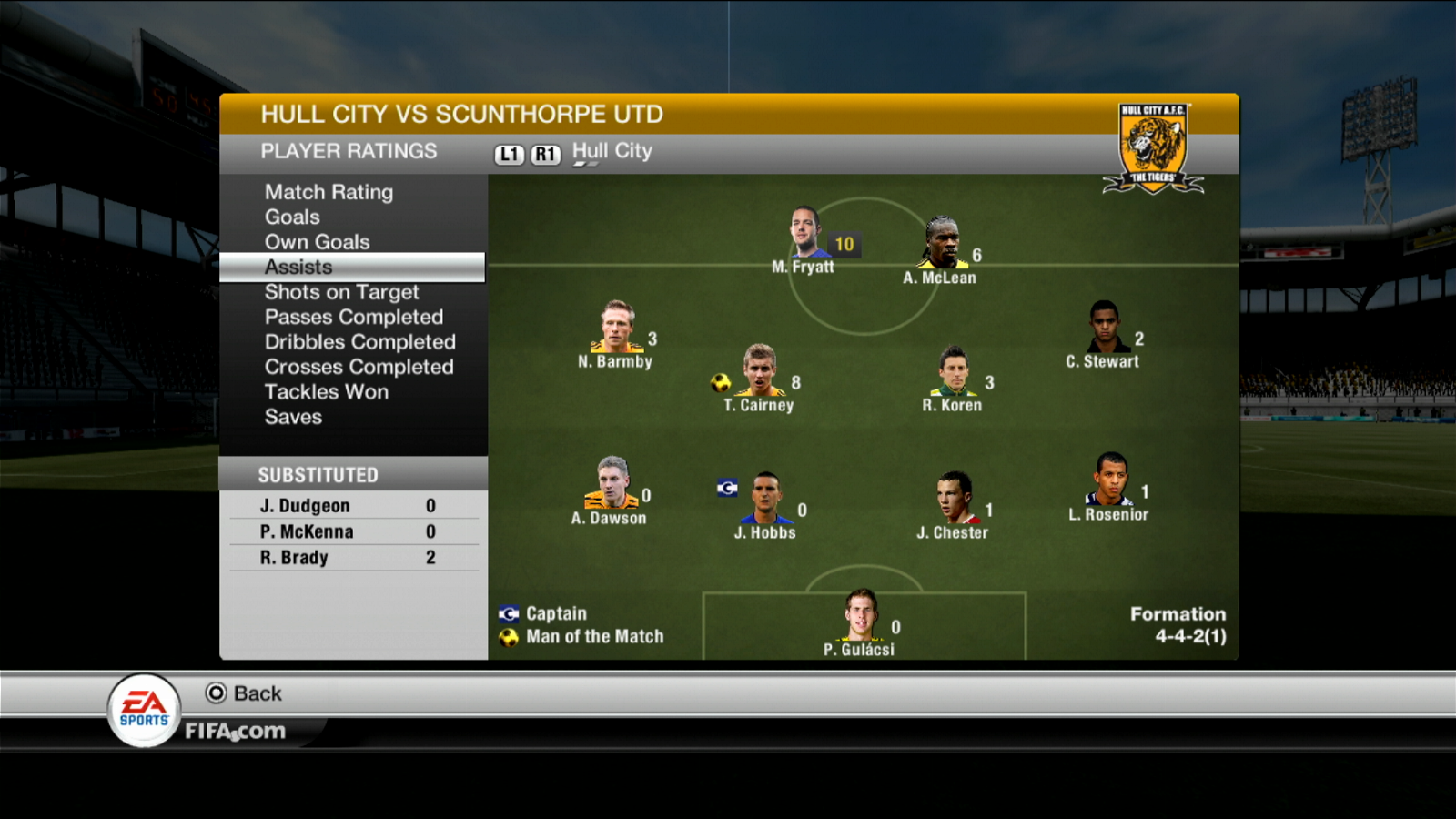Select M. Fryatt's player portrait
The height and width of the screenshot is (819, 1456).
(x=804, y=232)
